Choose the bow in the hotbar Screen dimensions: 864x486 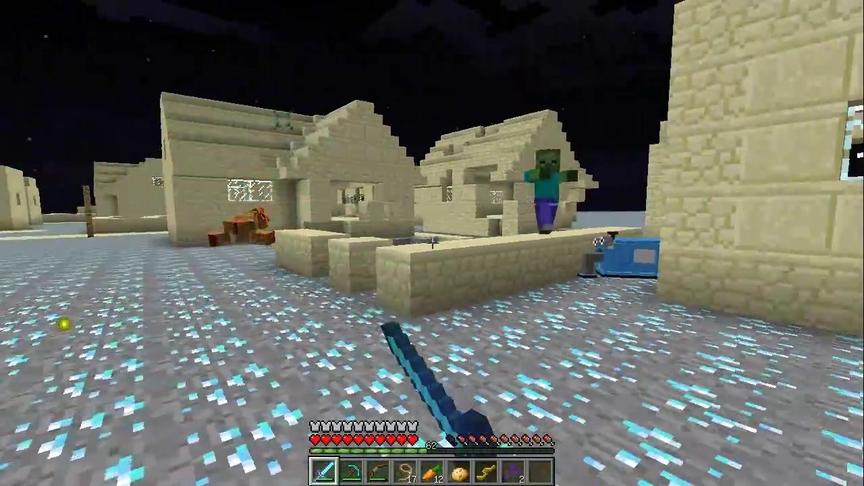click(377, 472)
